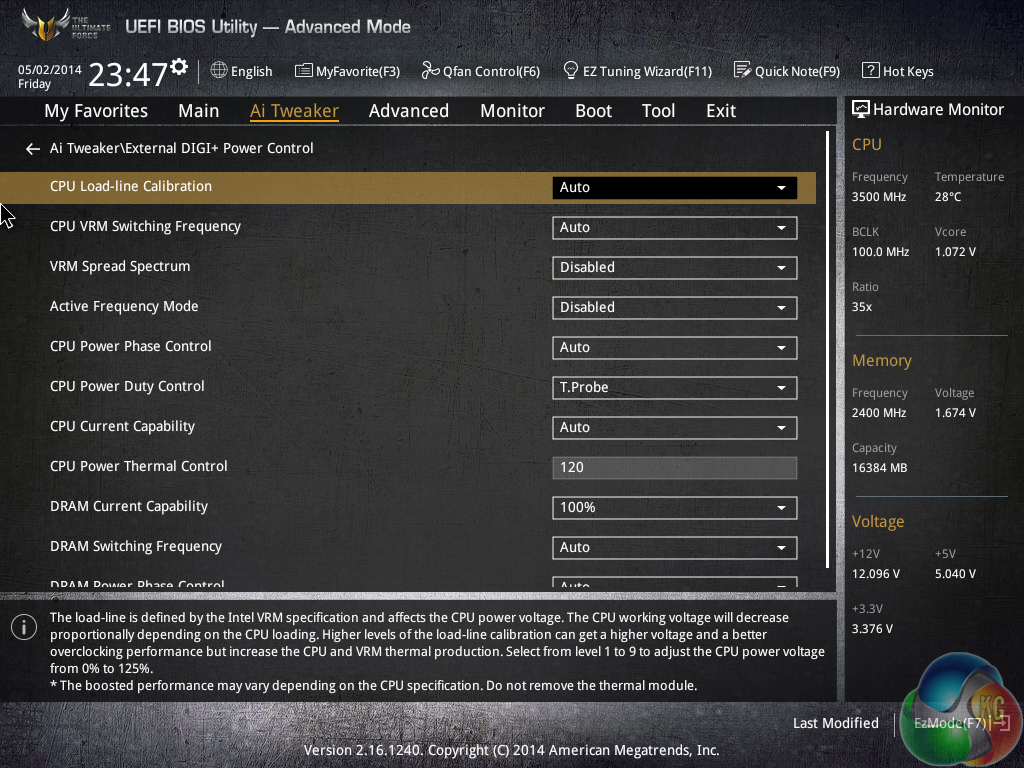Open Quick Note
The height and width of the screenshot is (768, 1024).
(787, 71)
